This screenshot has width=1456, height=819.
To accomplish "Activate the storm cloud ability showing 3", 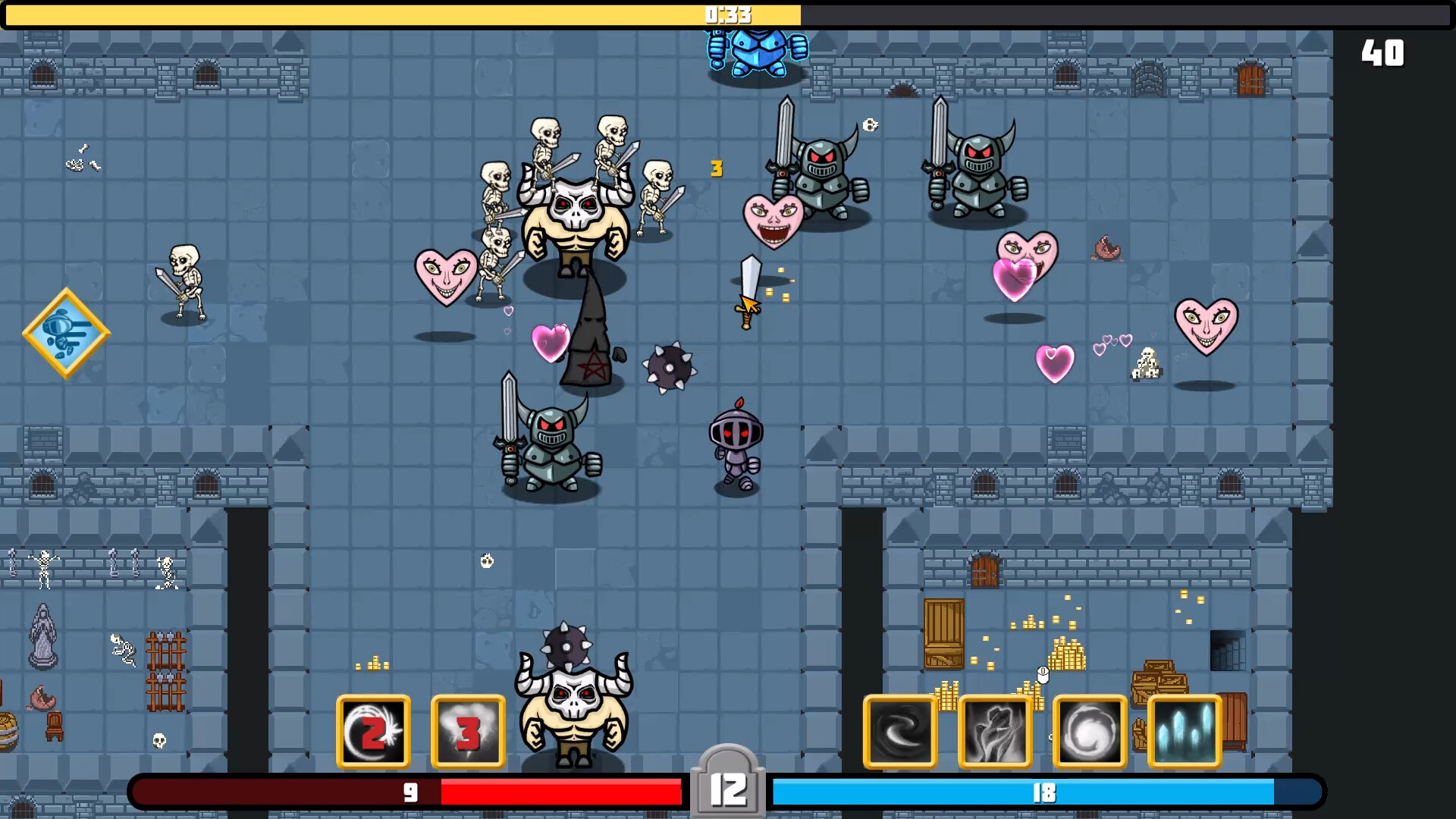I will (x=468, y=731).
